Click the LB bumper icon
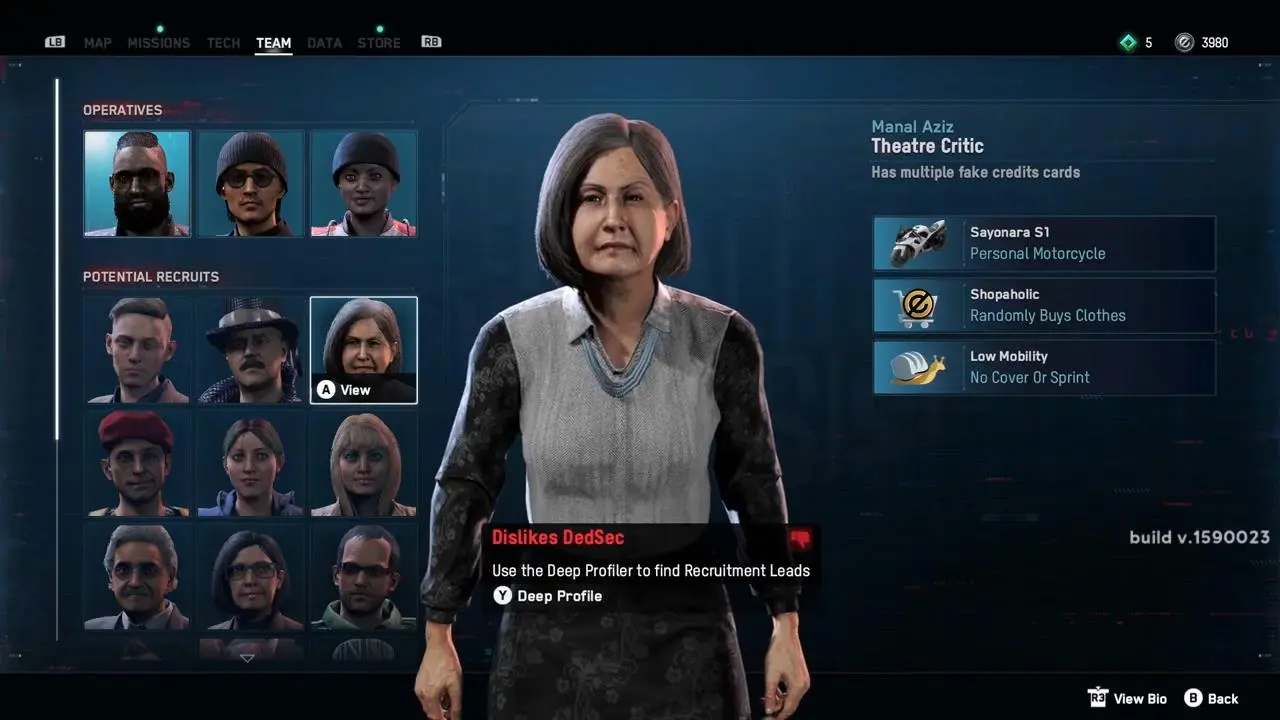This screenshot has width=1280, height=720. 55,42
